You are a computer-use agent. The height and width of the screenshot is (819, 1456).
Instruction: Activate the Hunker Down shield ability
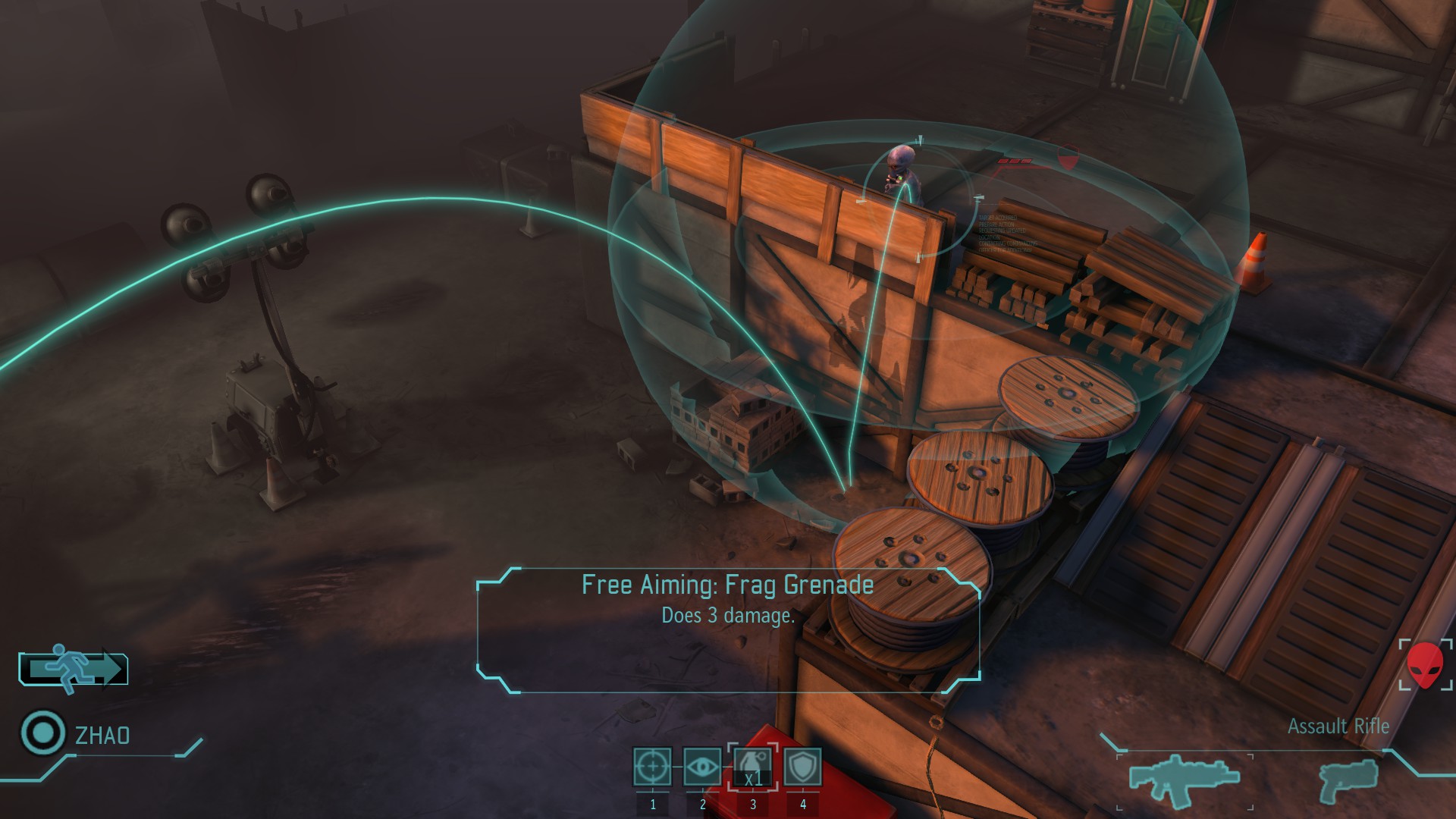(x=802, y=767)
